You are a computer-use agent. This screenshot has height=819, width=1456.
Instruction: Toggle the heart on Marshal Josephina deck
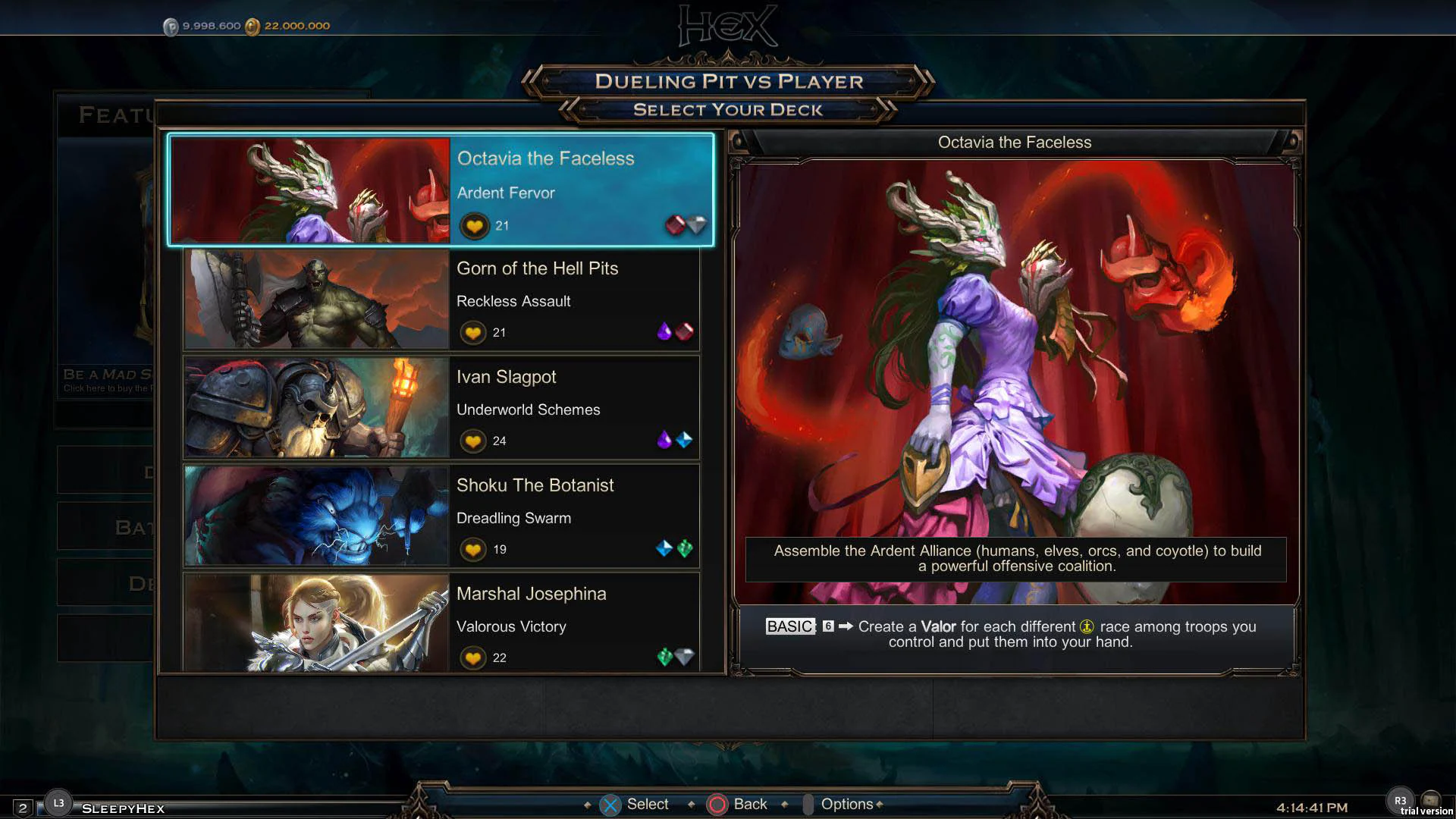(x=472, y=657)
